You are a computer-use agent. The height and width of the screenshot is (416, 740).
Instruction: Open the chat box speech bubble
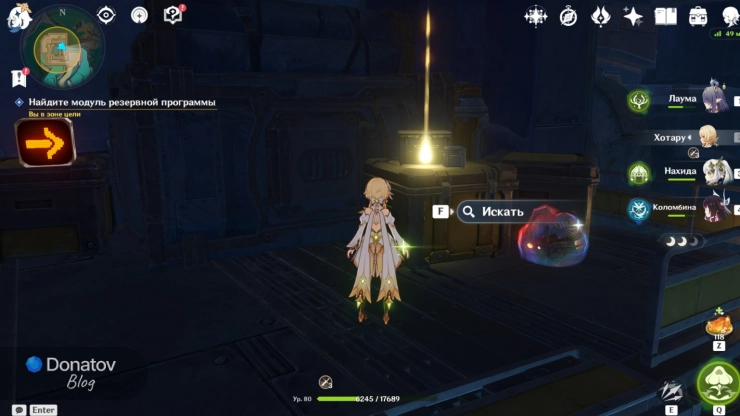point(19,410)
